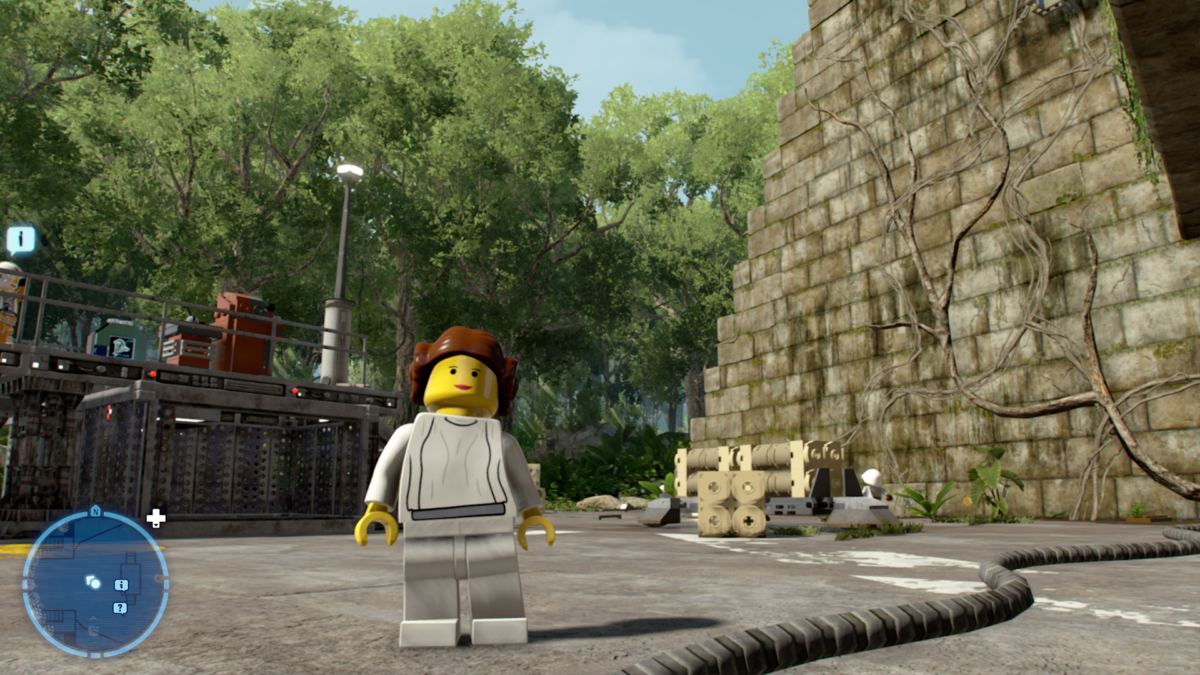Click the info speech bubble above the NPC
The height and width of the screenshot is (675, 1200).
click(21, 239)
